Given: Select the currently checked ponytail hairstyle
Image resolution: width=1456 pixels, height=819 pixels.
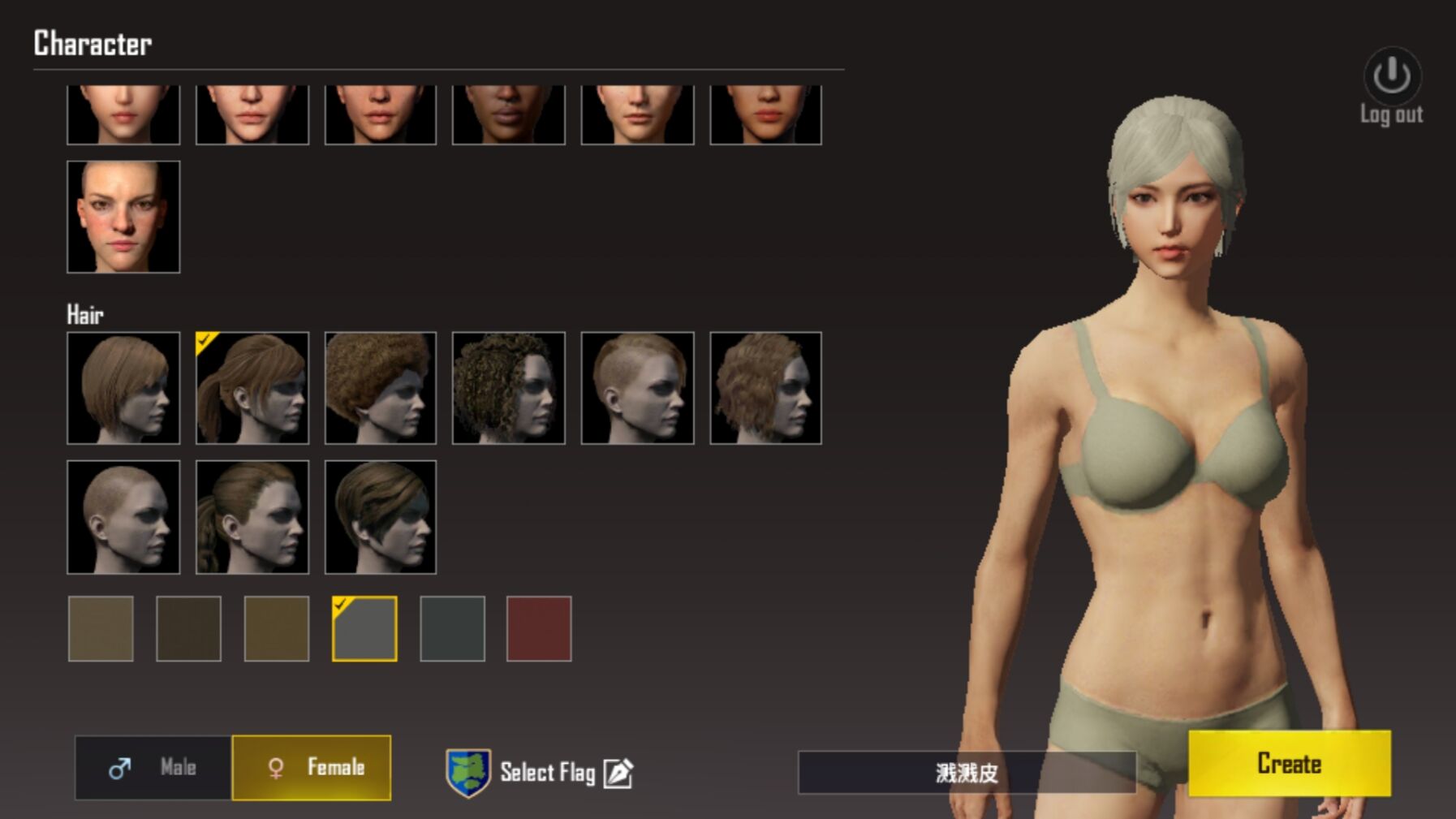Looking at the screenshot, I should coord(253,388).
